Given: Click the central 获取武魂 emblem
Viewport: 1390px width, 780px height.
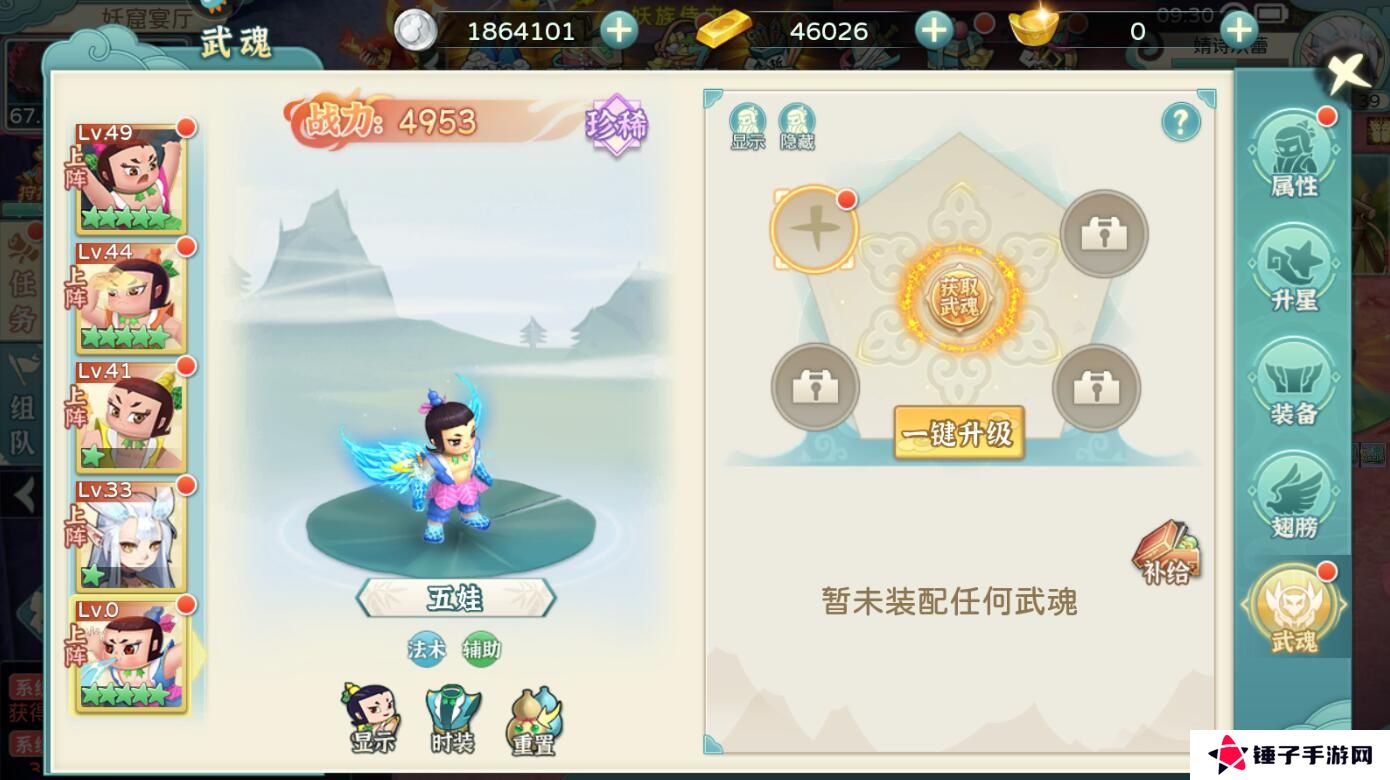Looking at the screenshot, I should pyautogui.click(x=958, y=298).
